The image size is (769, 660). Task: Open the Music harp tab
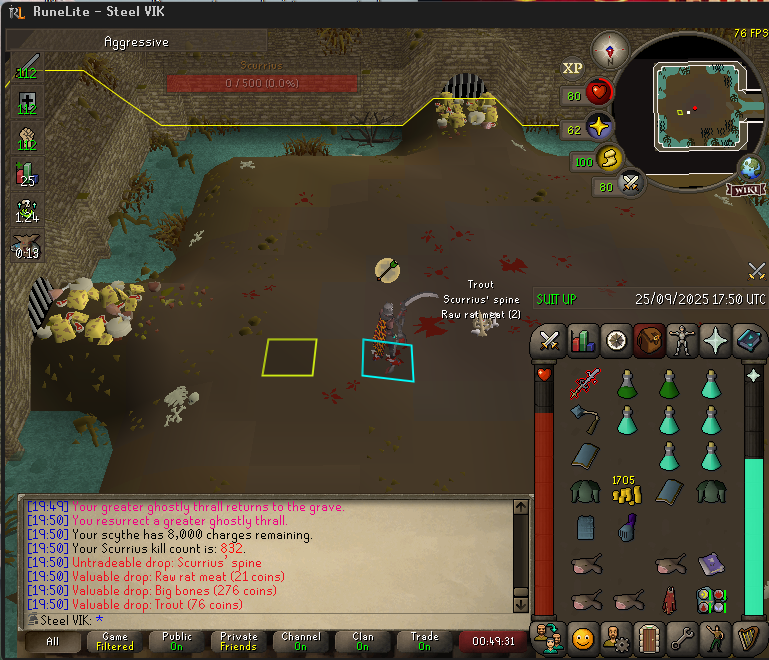(750, 636)
